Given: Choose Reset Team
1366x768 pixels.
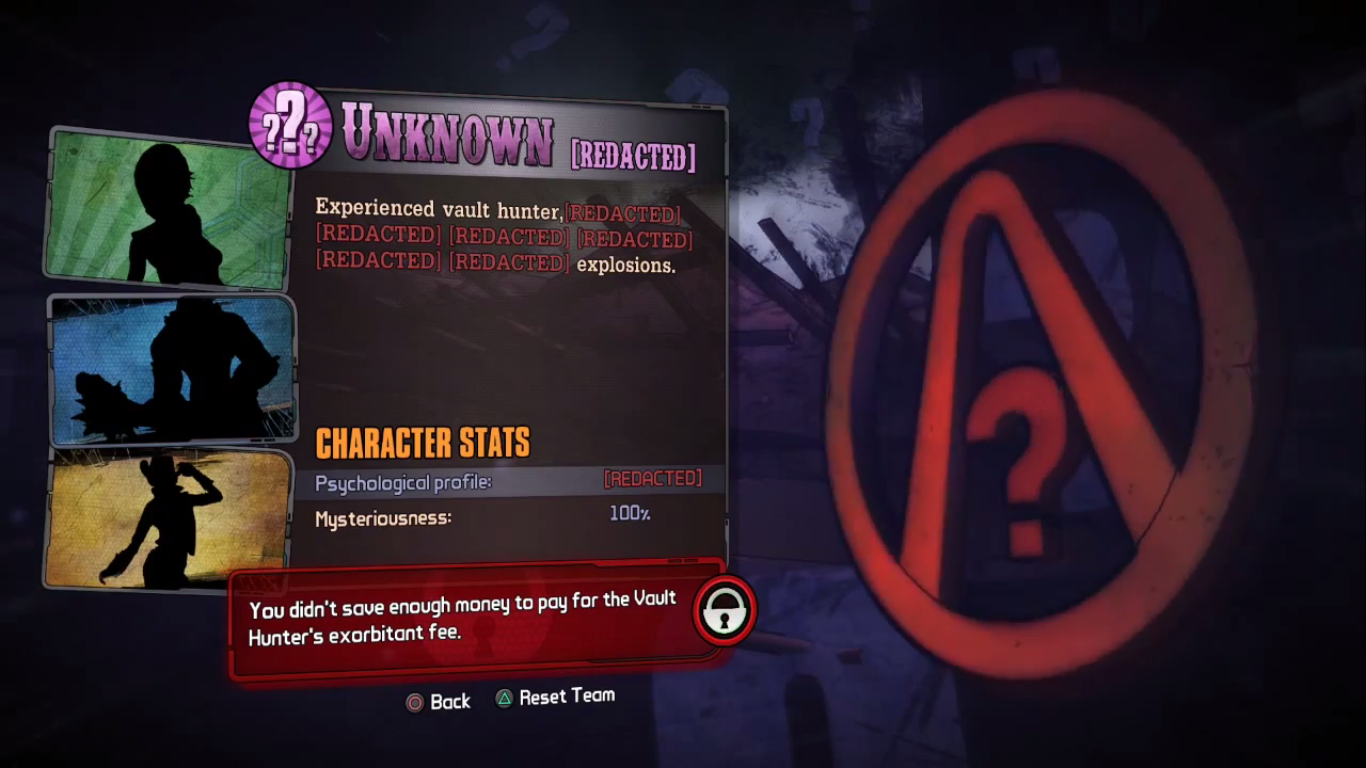Looking at the screenshot, I should tap(556, 697).
